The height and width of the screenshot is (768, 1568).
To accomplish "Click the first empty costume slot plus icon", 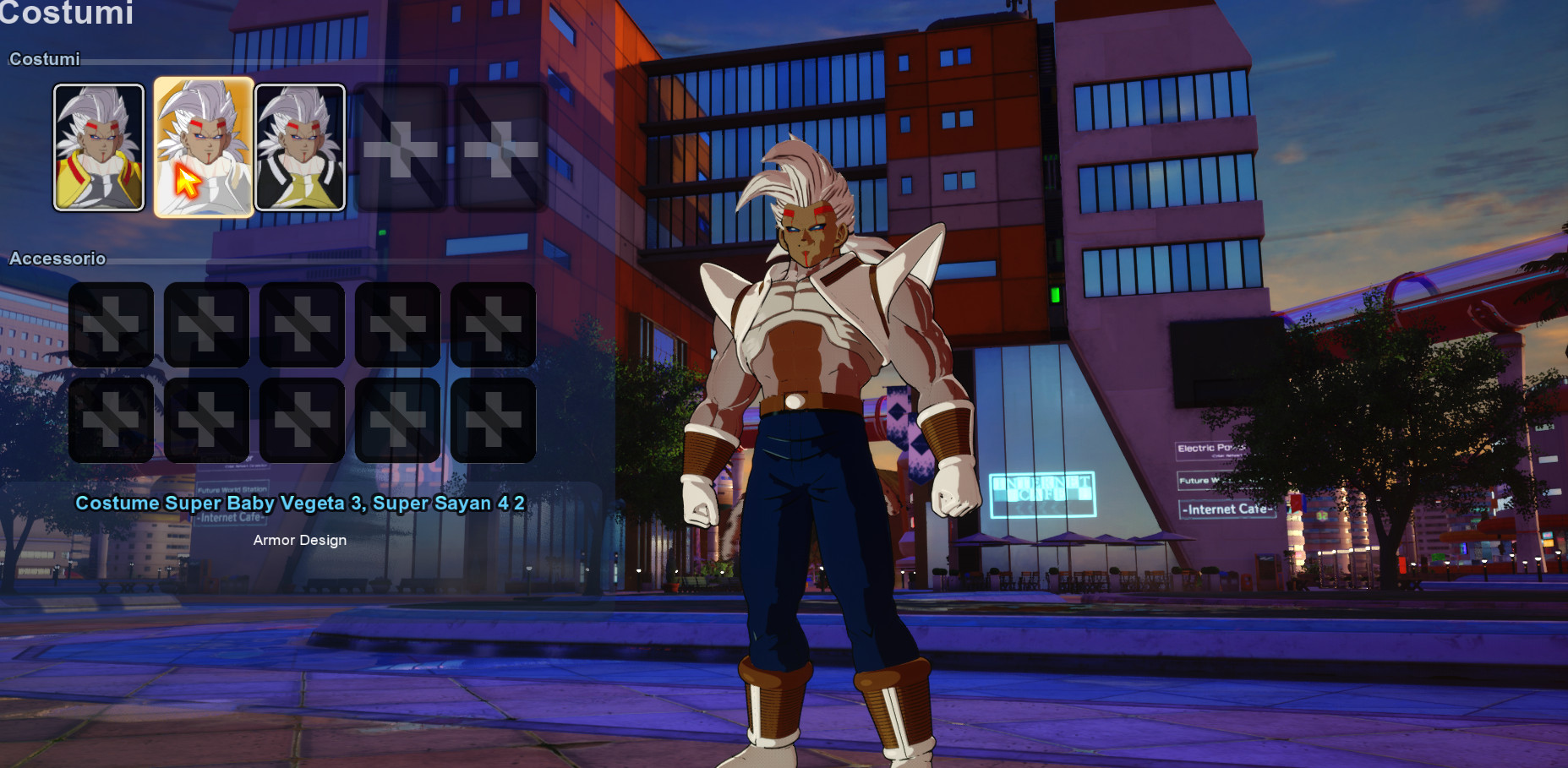I will [x=402, y=147].
